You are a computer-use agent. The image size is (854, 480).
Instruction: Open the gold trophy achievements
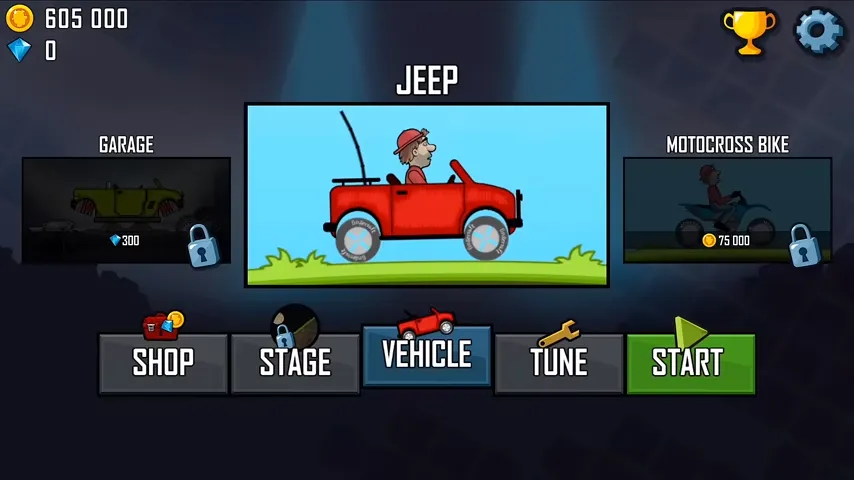[x=748, y=31]
